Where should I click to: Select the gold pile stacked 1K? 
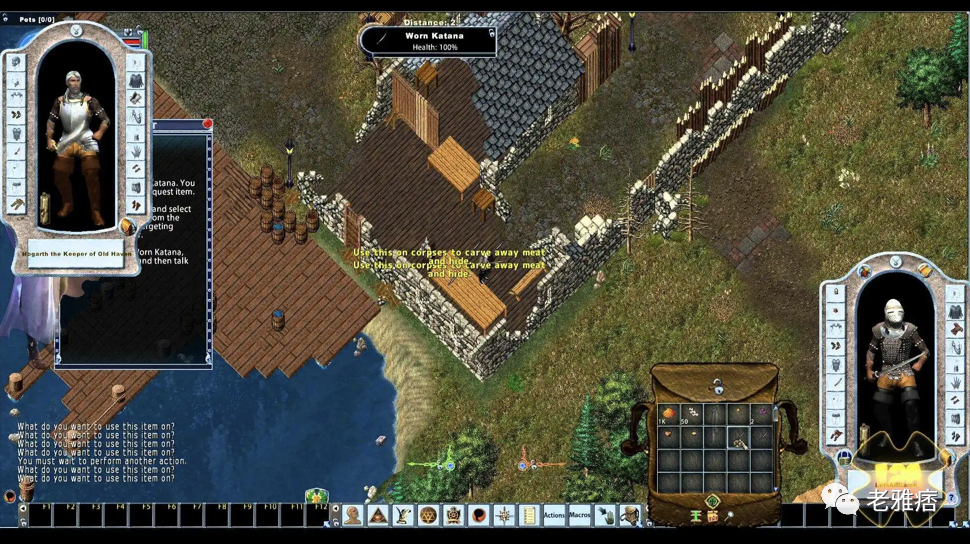668,413
